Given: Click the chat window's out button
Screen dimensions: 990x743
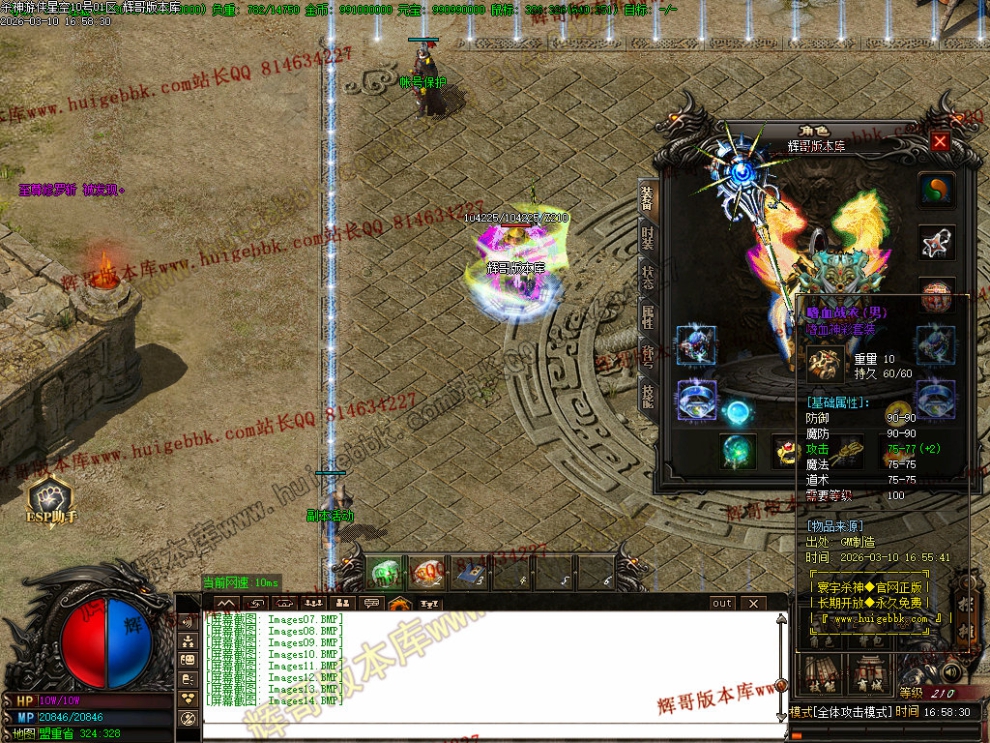Looking at the screenshot, I should pyautogui.click(x=722, y=604).
